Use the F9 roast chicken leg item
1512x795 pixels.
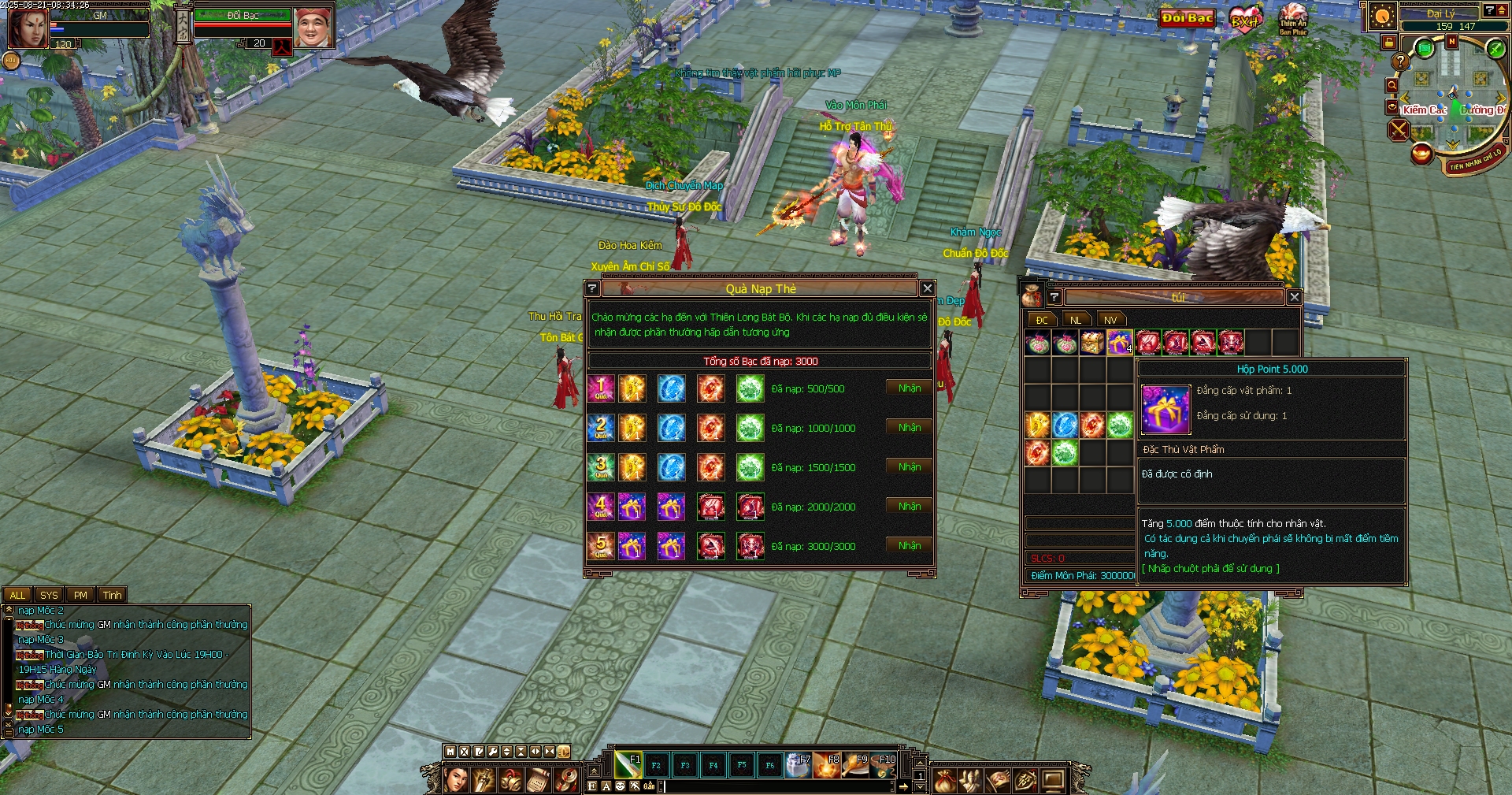(855, 764)
